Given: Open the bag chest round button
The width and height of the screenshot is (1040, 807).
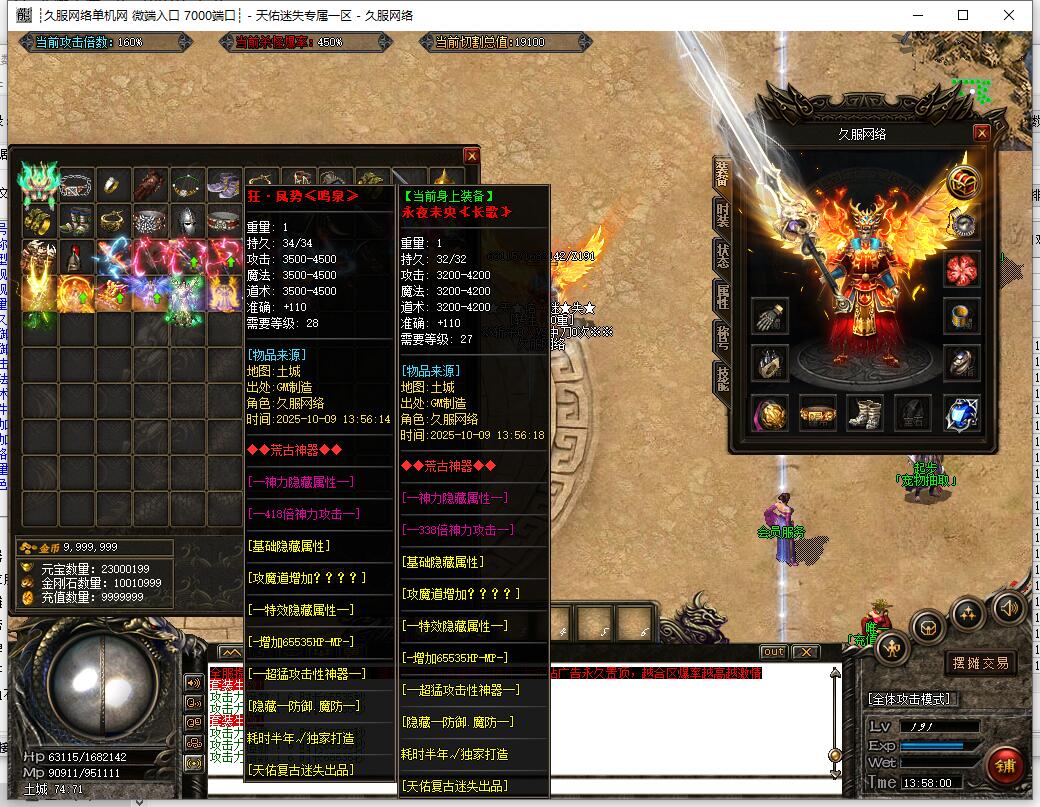Looking at the screenshot, I should coord(929,628).
